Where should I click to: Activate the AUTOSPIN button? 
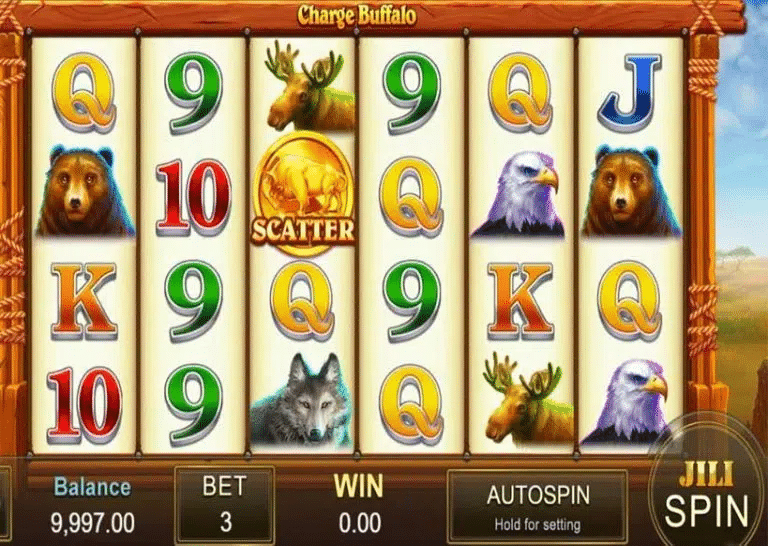(537, 506)
